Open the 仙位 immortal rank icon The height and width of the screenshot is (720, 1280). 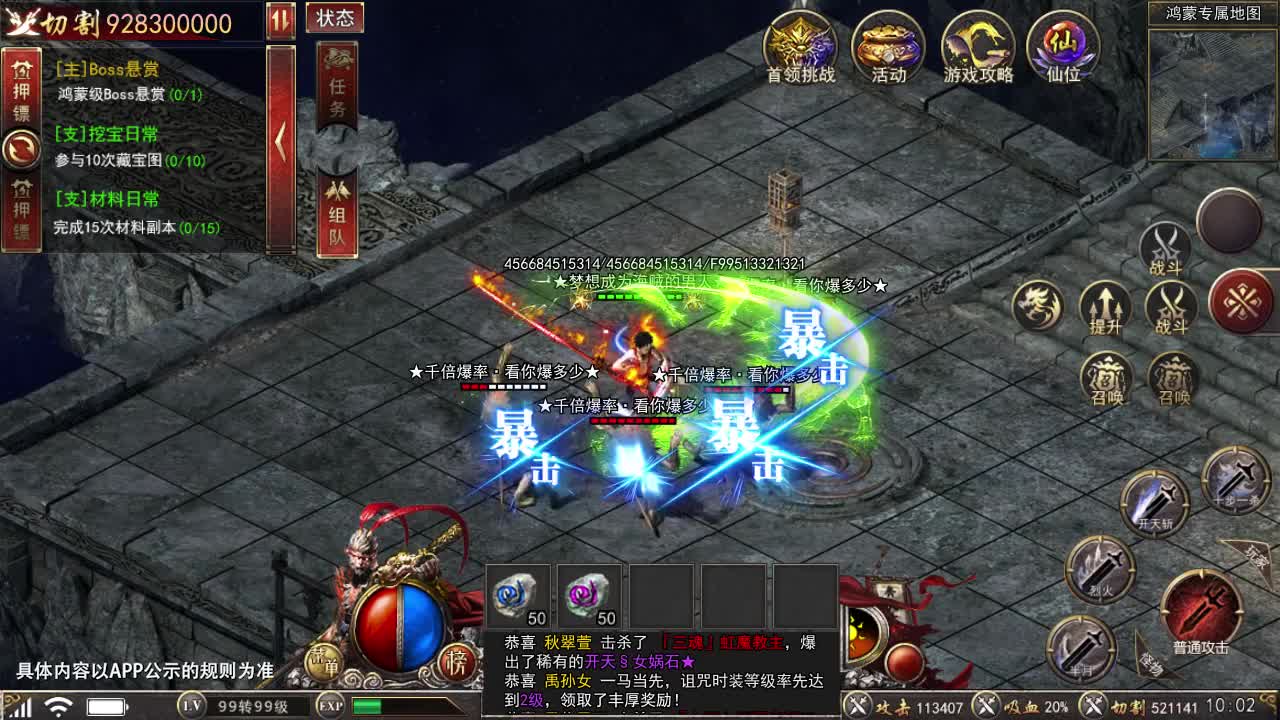[x=1063, y=47]
